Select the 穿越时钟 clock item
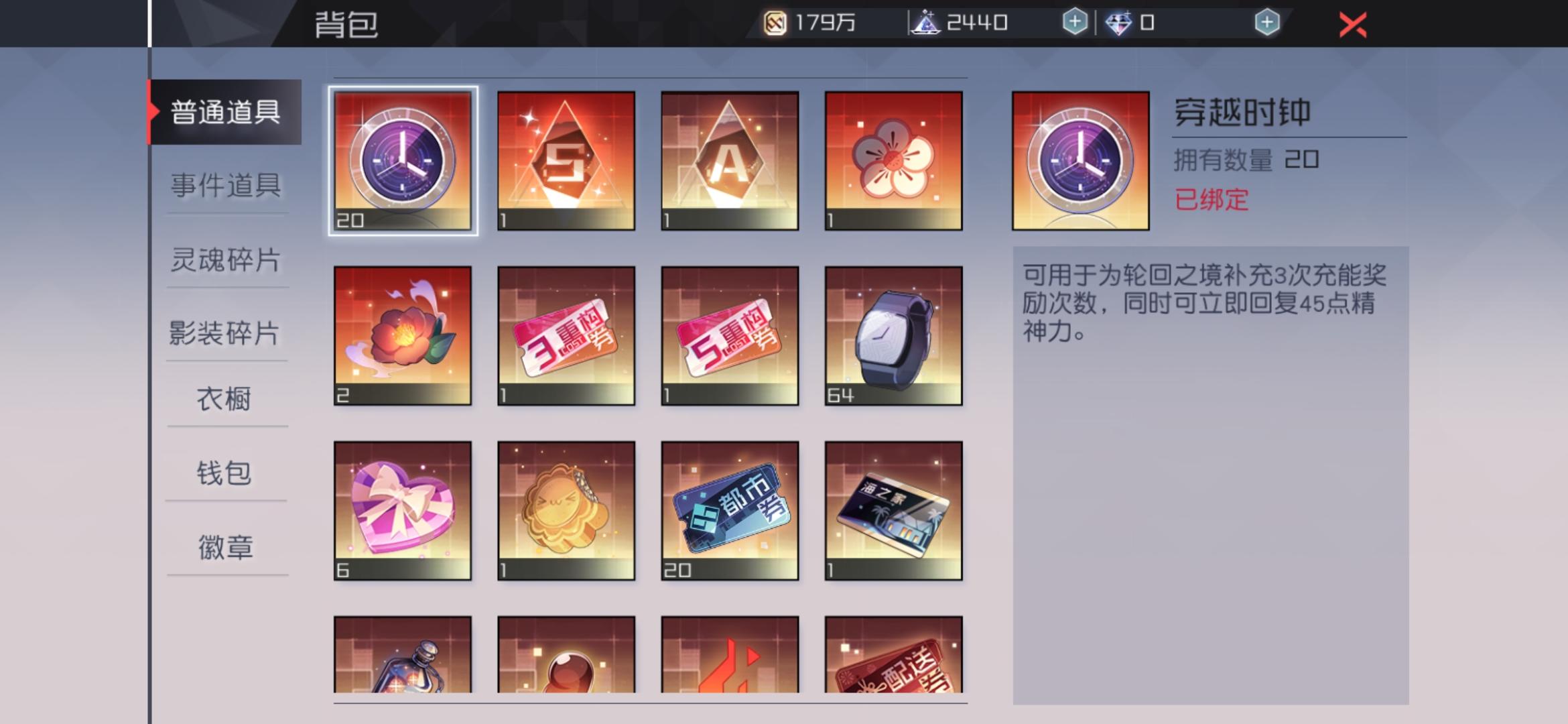This screenshot has height=724, width=1568. (x=402, y=161)
